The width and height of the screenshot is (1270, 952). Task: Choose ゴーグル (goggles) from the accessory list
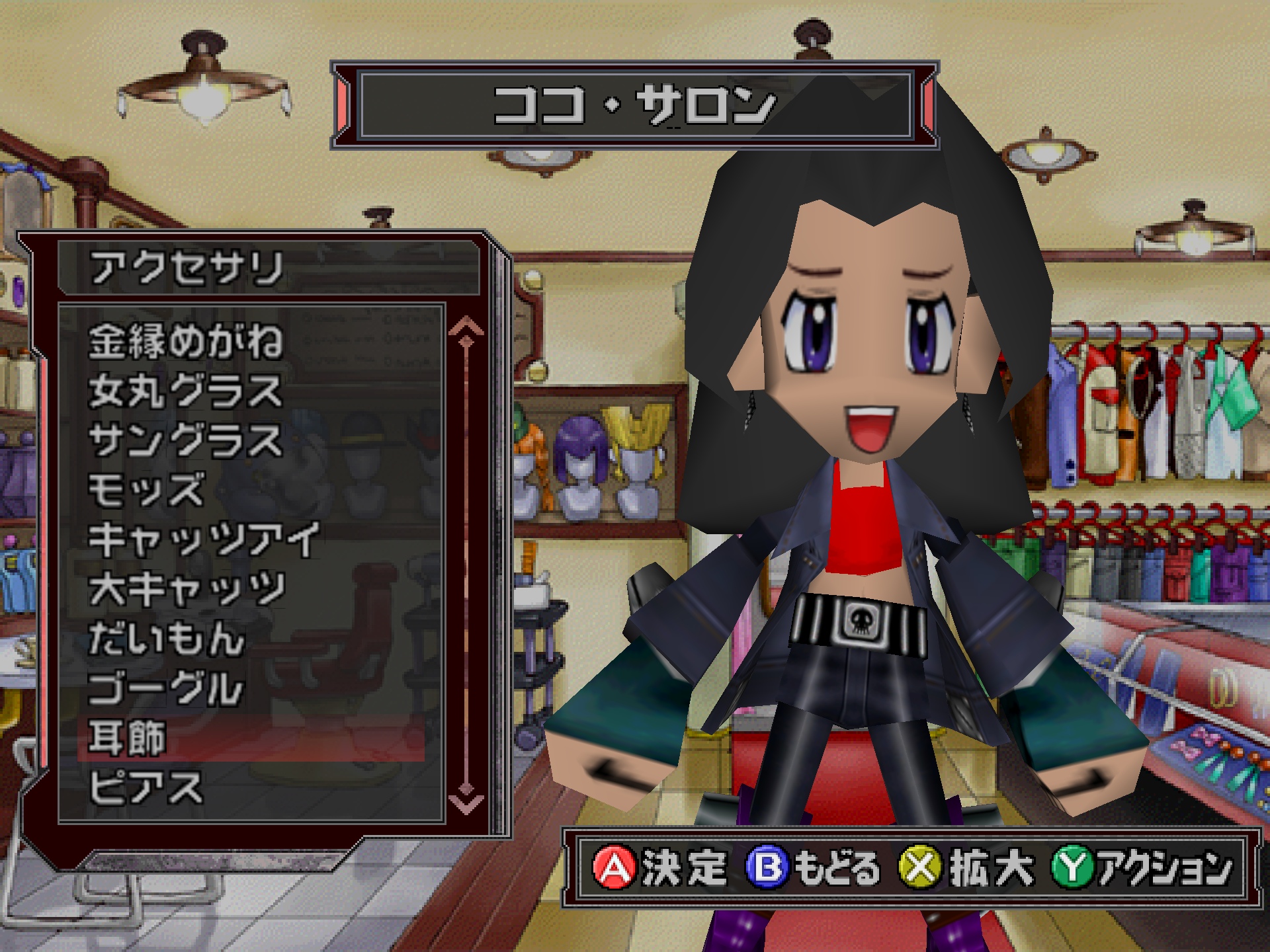click(165, 689)
